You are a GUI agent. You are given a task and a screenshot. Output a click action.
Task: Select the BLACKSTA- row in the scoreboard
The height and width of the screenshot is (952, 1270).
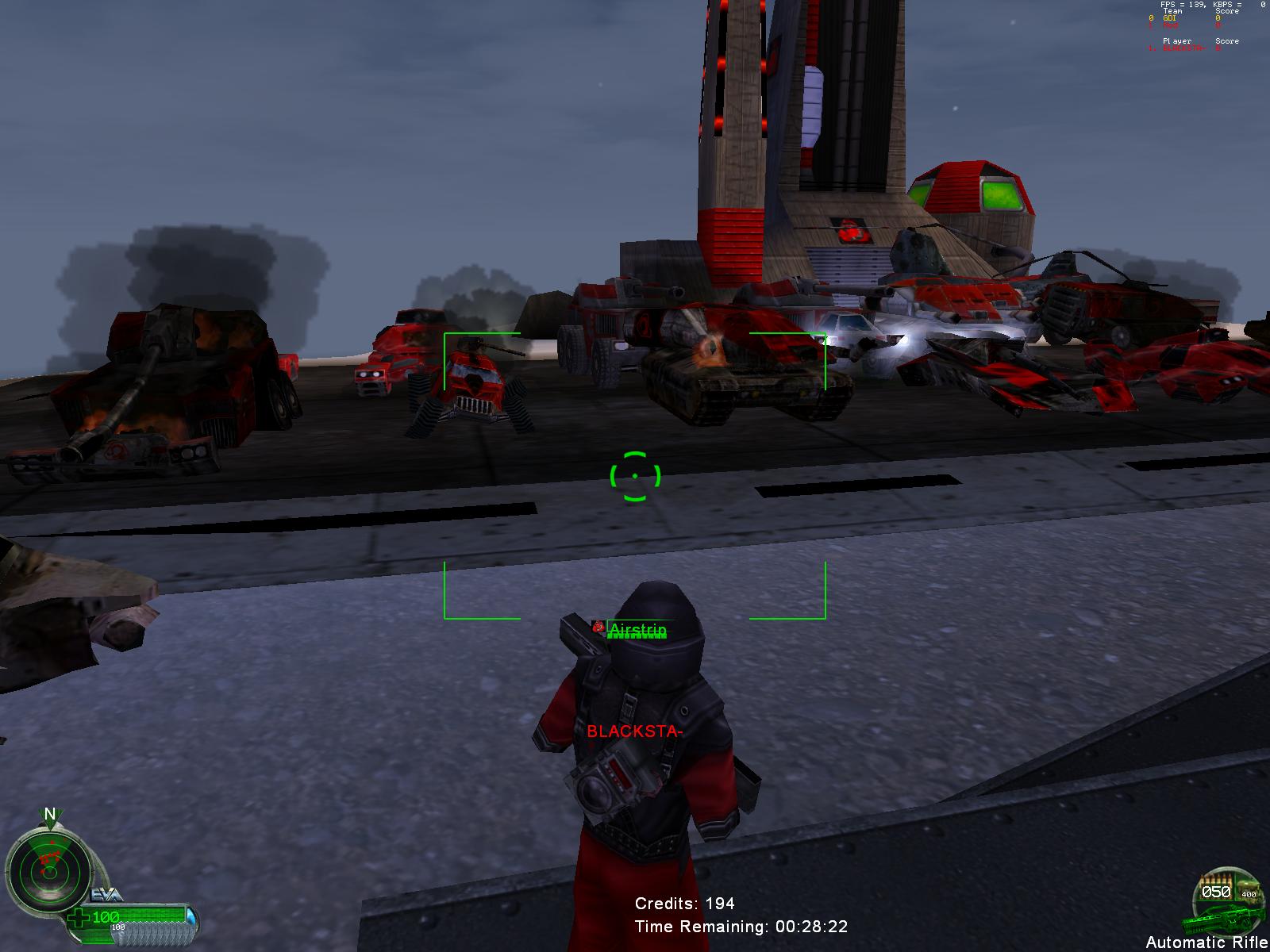1183,48
